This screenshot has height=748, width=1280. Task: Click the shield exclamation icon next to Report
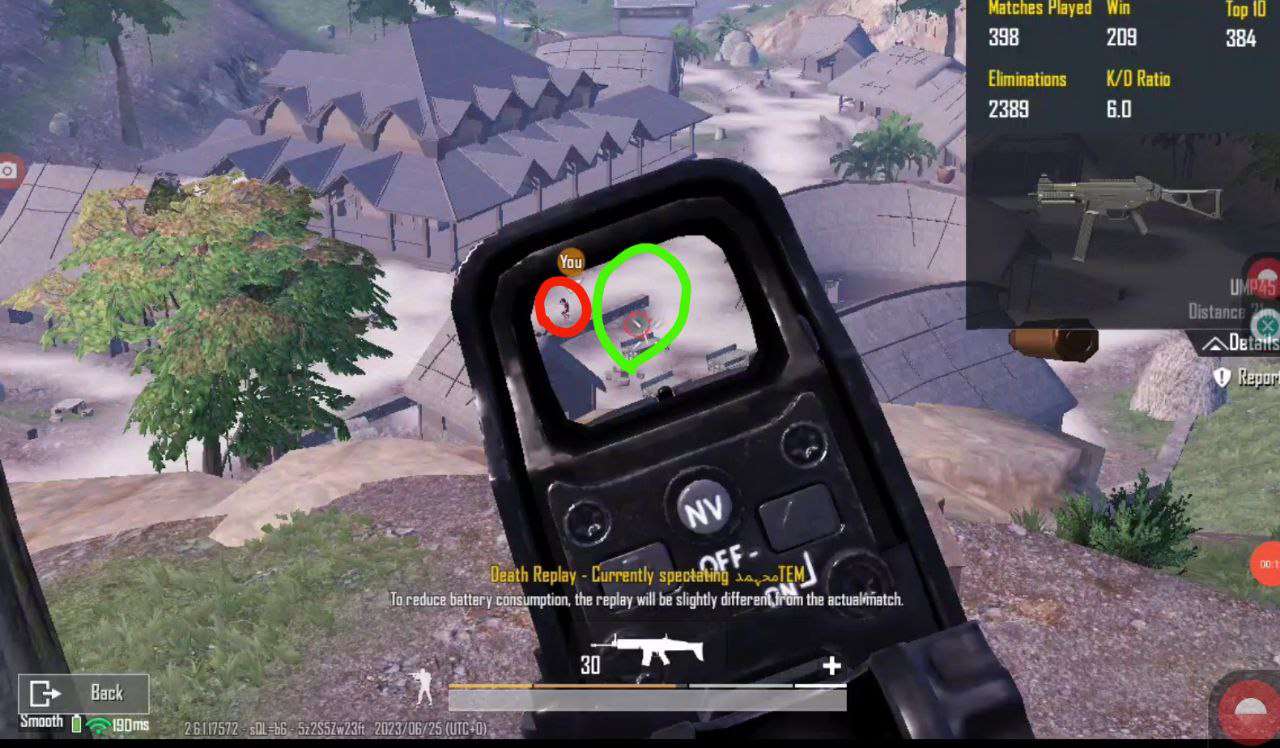point(1222,375)
